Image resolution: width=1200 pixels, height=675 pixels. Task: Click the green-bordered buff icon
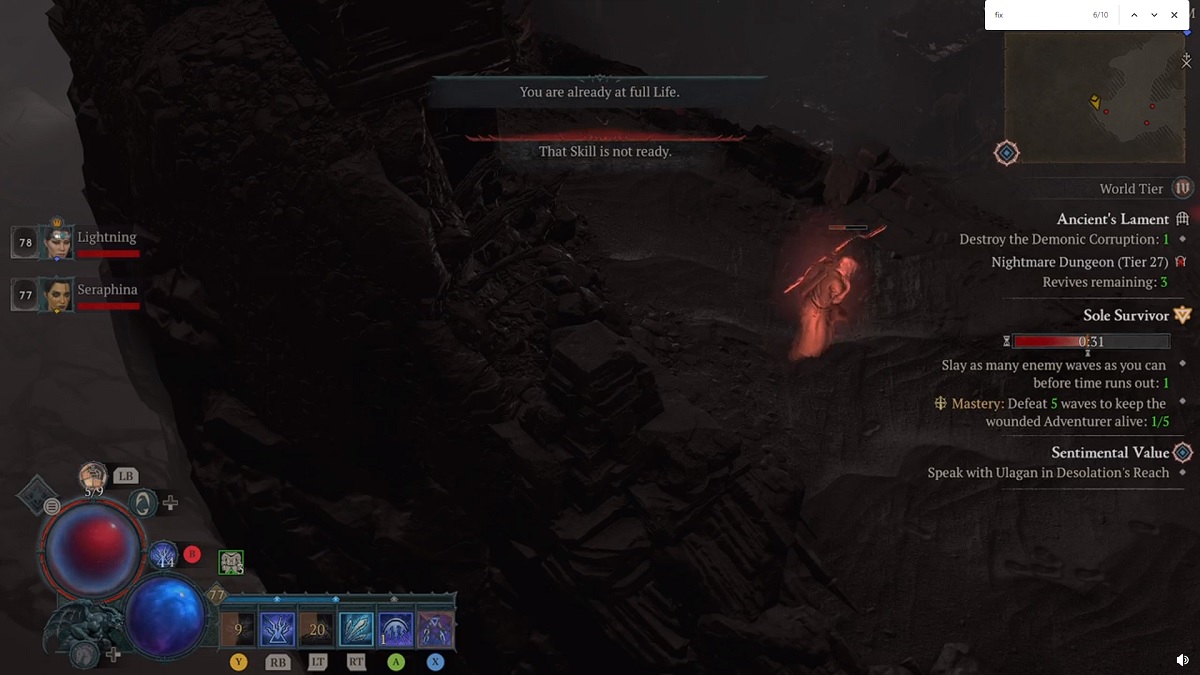(x=231, y=563)
